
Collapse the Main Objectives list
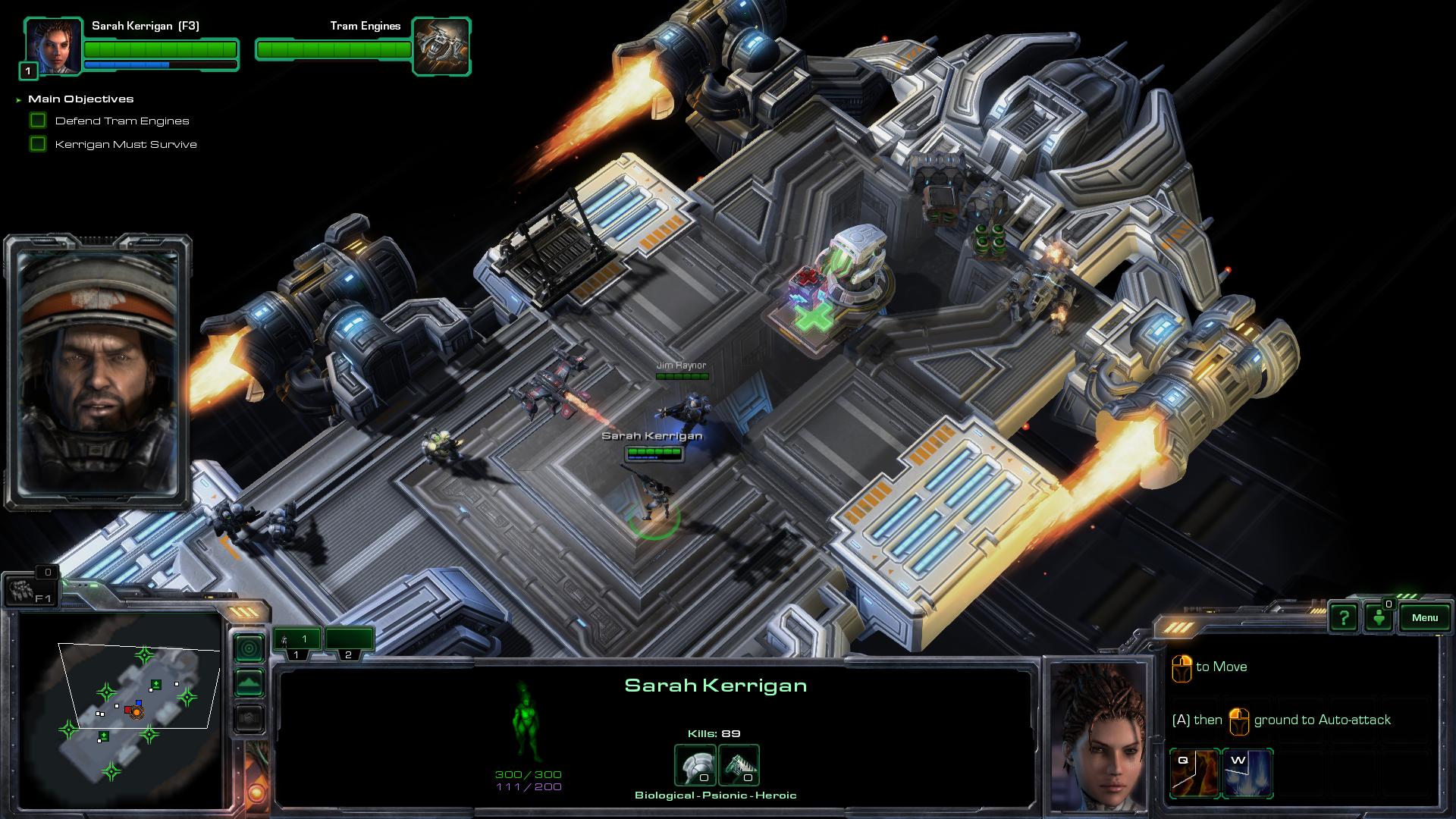point(18,99)
